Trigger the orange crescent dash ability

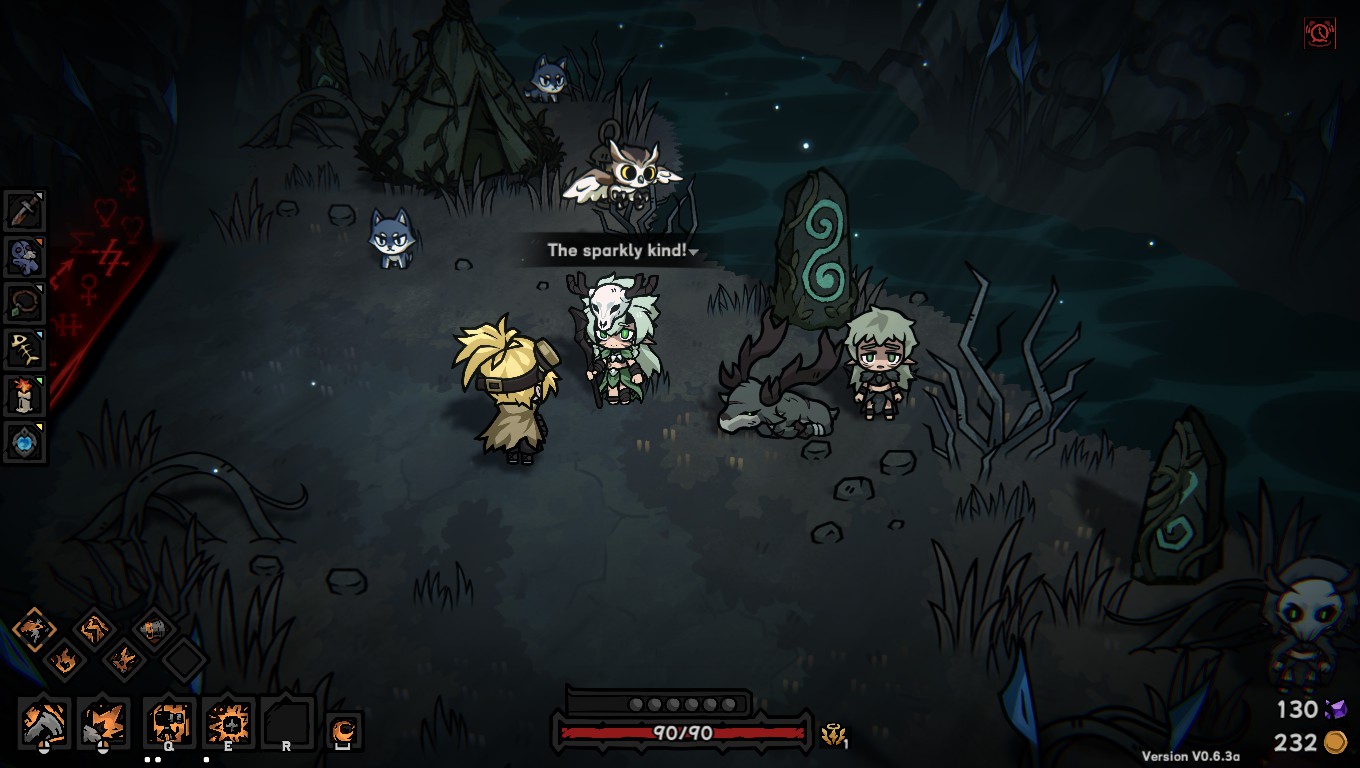pyautogui.click(x=344, y=731)
